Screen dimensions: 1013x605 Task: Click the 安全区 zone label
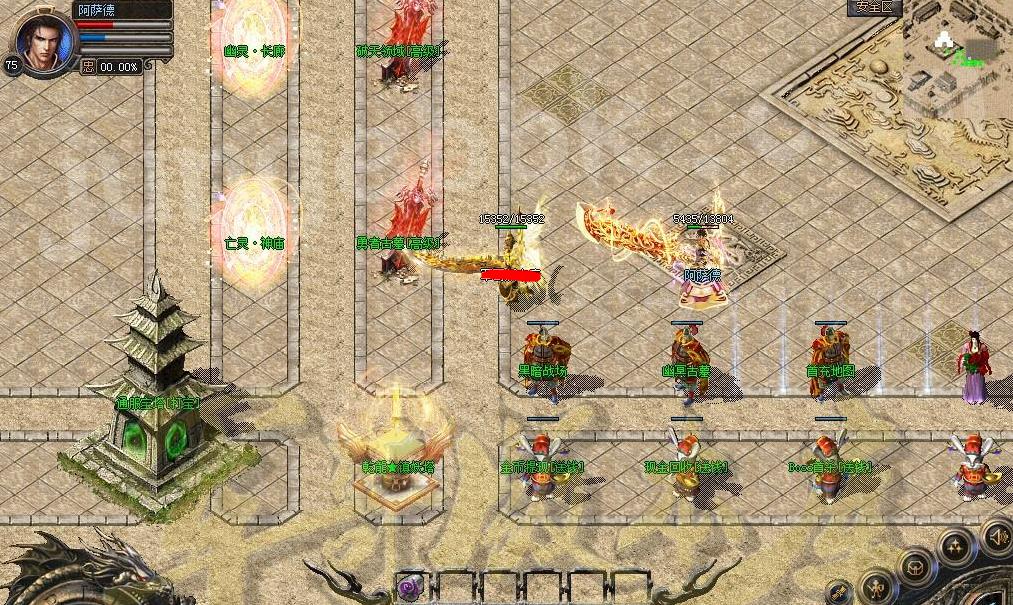pyautogui.click(x=875, y=8)
